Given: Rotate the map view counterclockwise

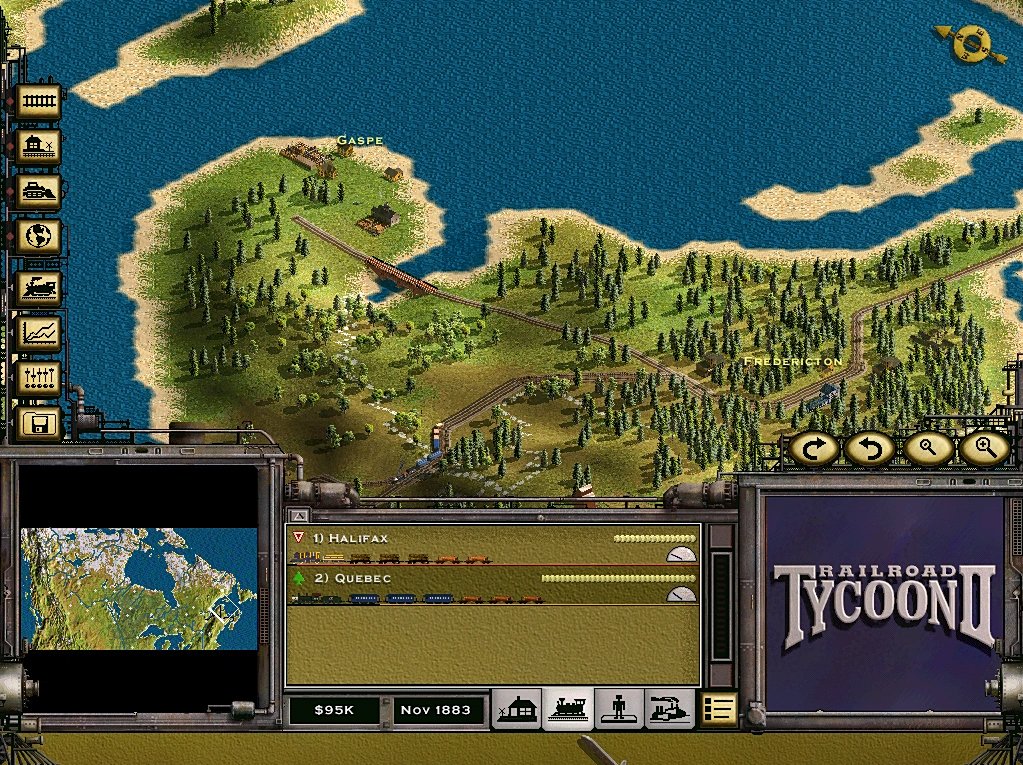Looking at the screenshot, I should coord(869,449).
